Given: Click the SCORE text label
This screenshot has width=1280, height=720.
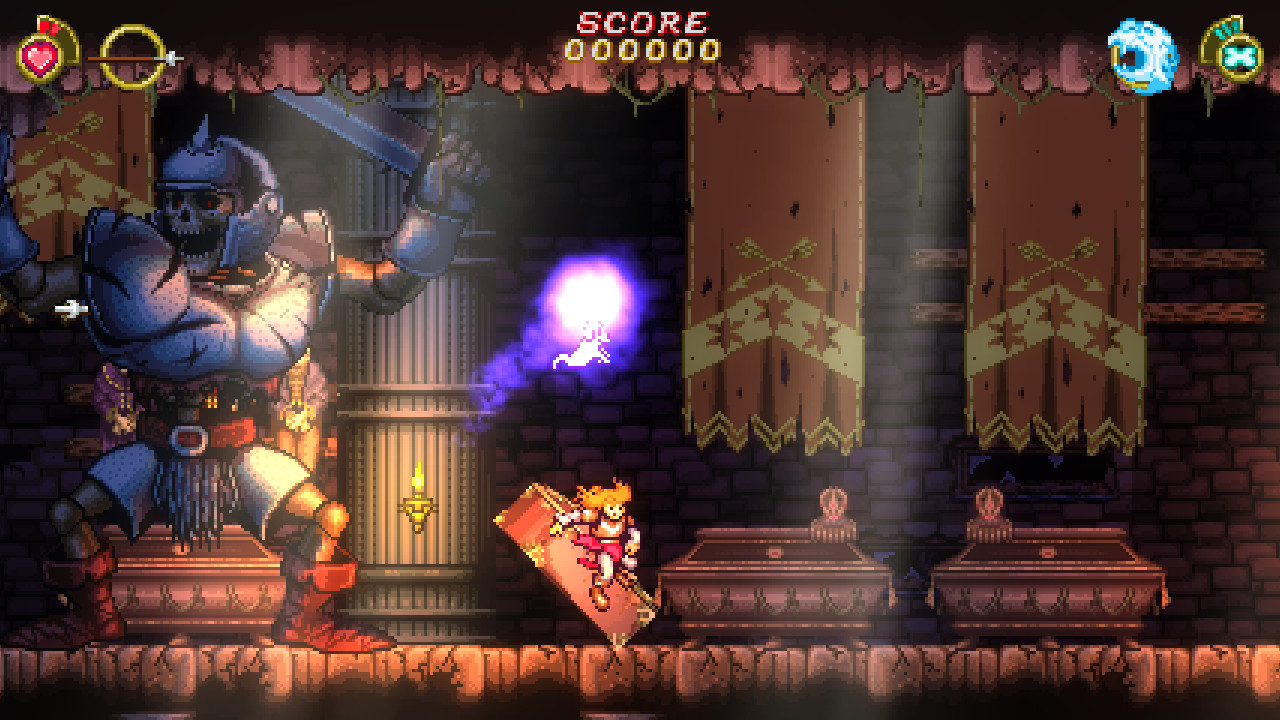Looking at the screenshot, I should click(640, 20).
